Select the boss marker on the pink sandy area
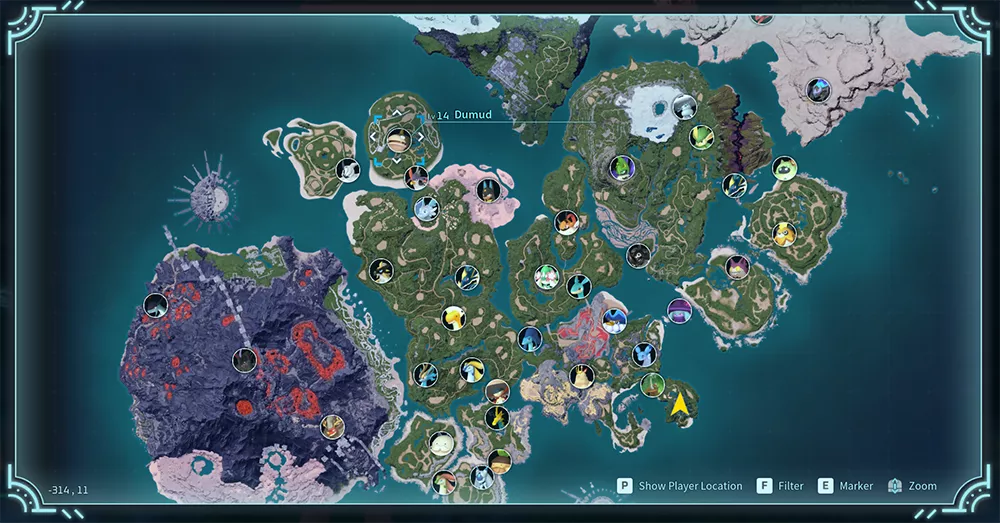The height and width of the screenshot is (523, 1000). click(x=487, y=190)
